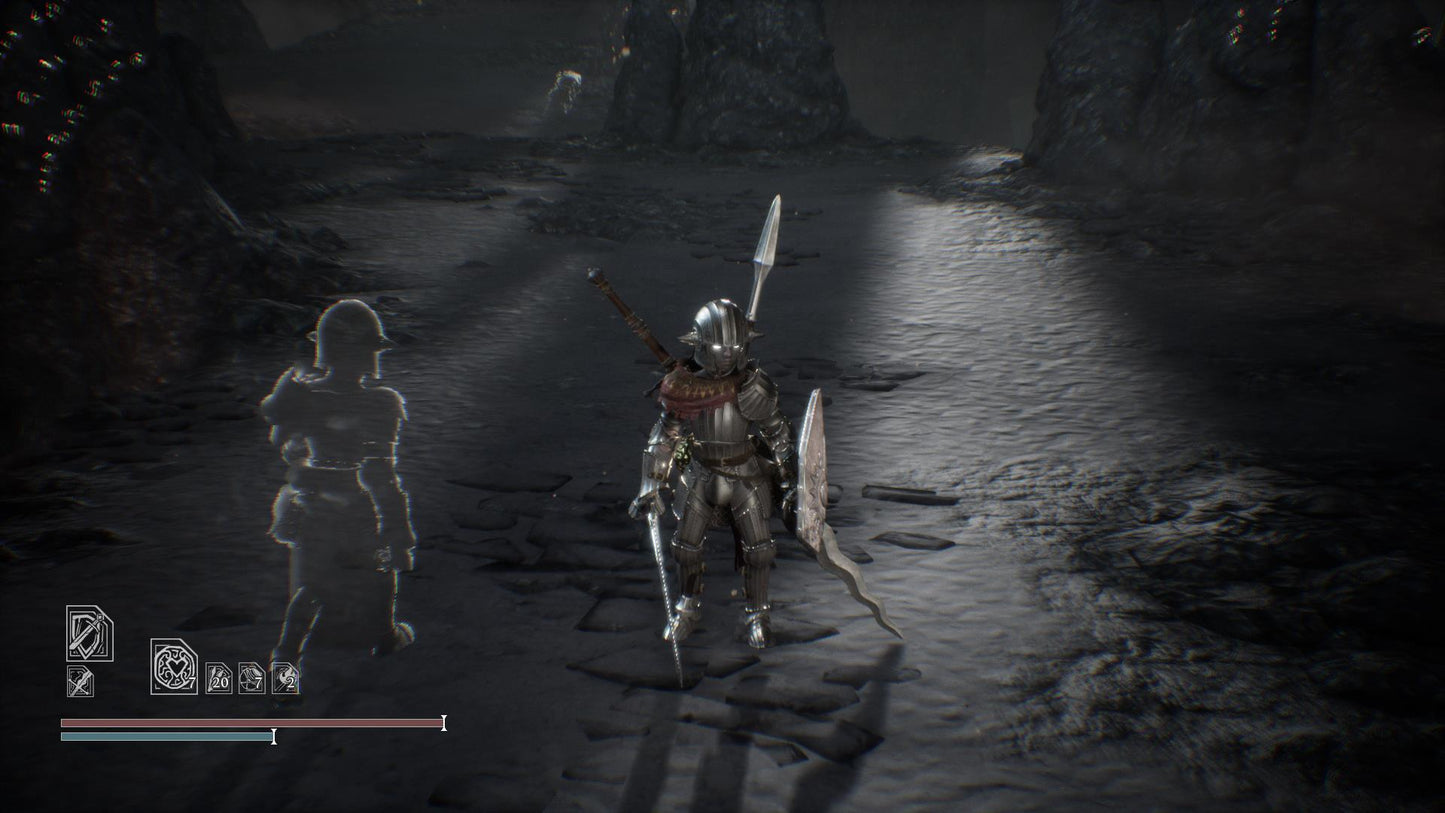Switch to the crossed-out secondary weapon slot

coord(80,682)
